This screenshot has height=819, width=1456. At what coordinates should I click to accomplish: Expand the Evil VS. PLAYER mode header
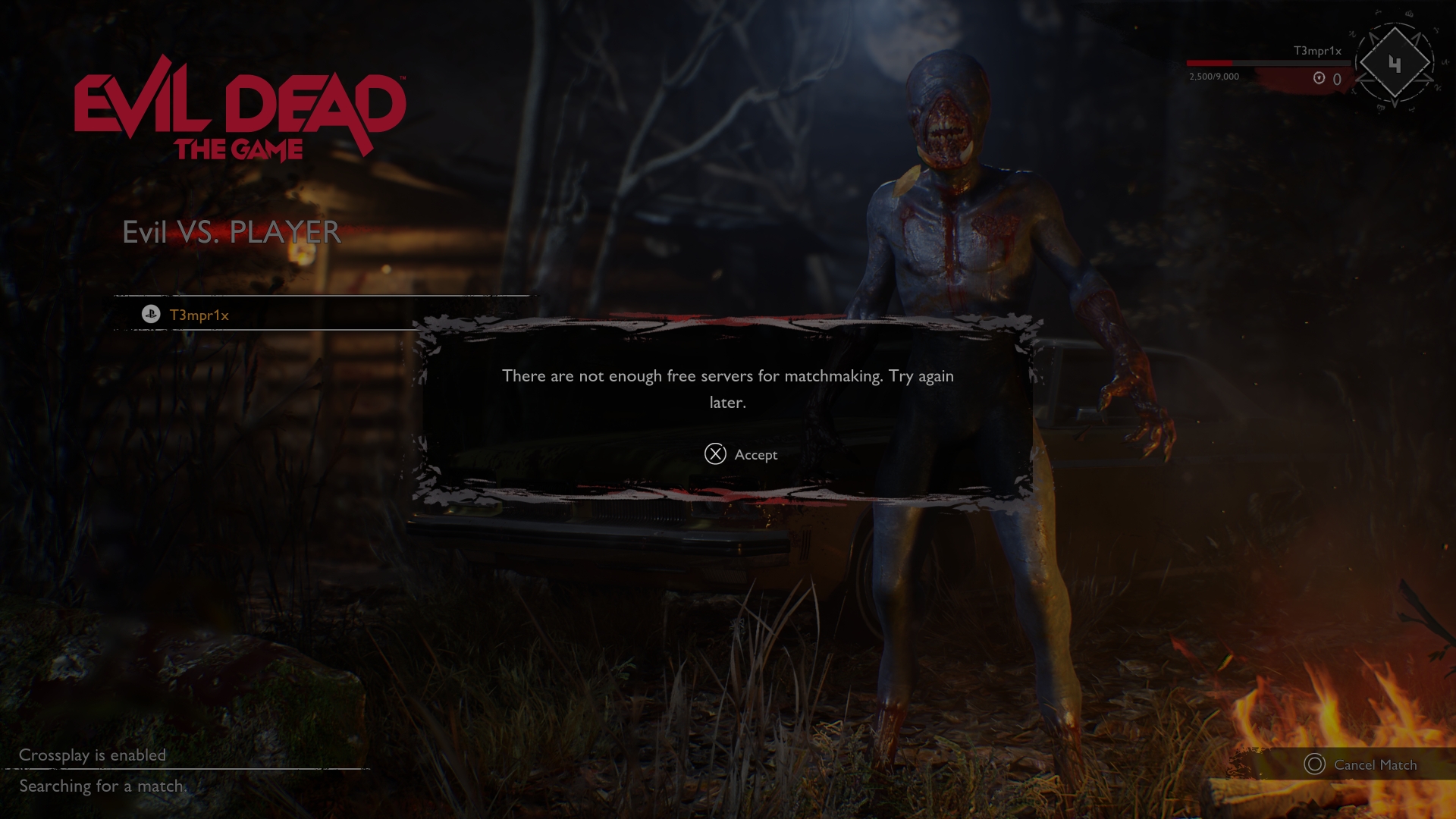click(231, 232)
